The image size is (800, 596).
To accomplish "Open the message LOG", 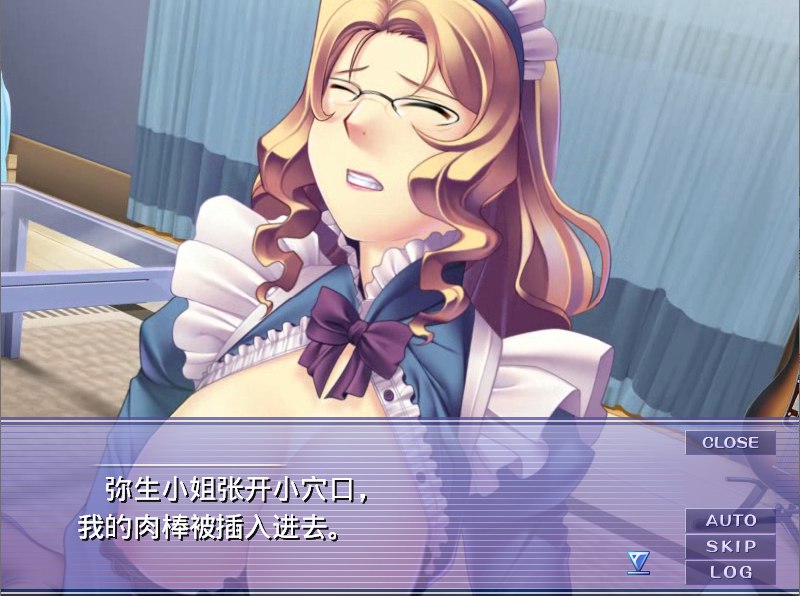I will tap(730, 572).
